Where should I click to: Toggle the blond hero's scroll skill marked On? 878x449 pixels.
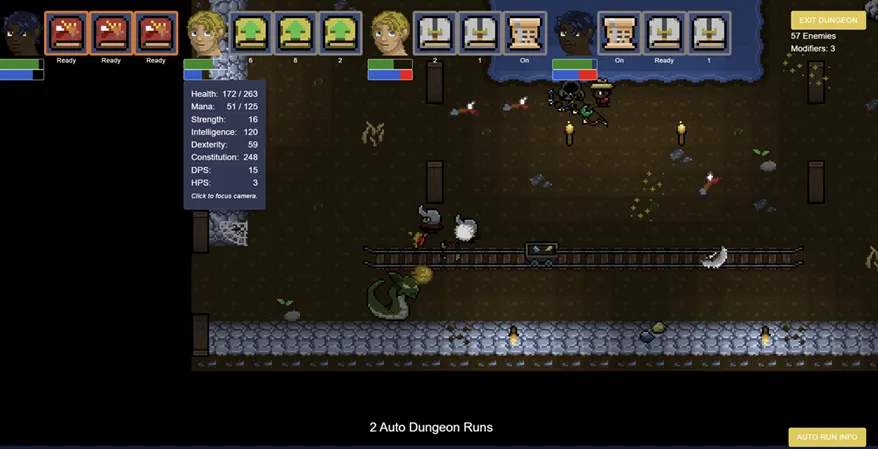click(525, 33)
